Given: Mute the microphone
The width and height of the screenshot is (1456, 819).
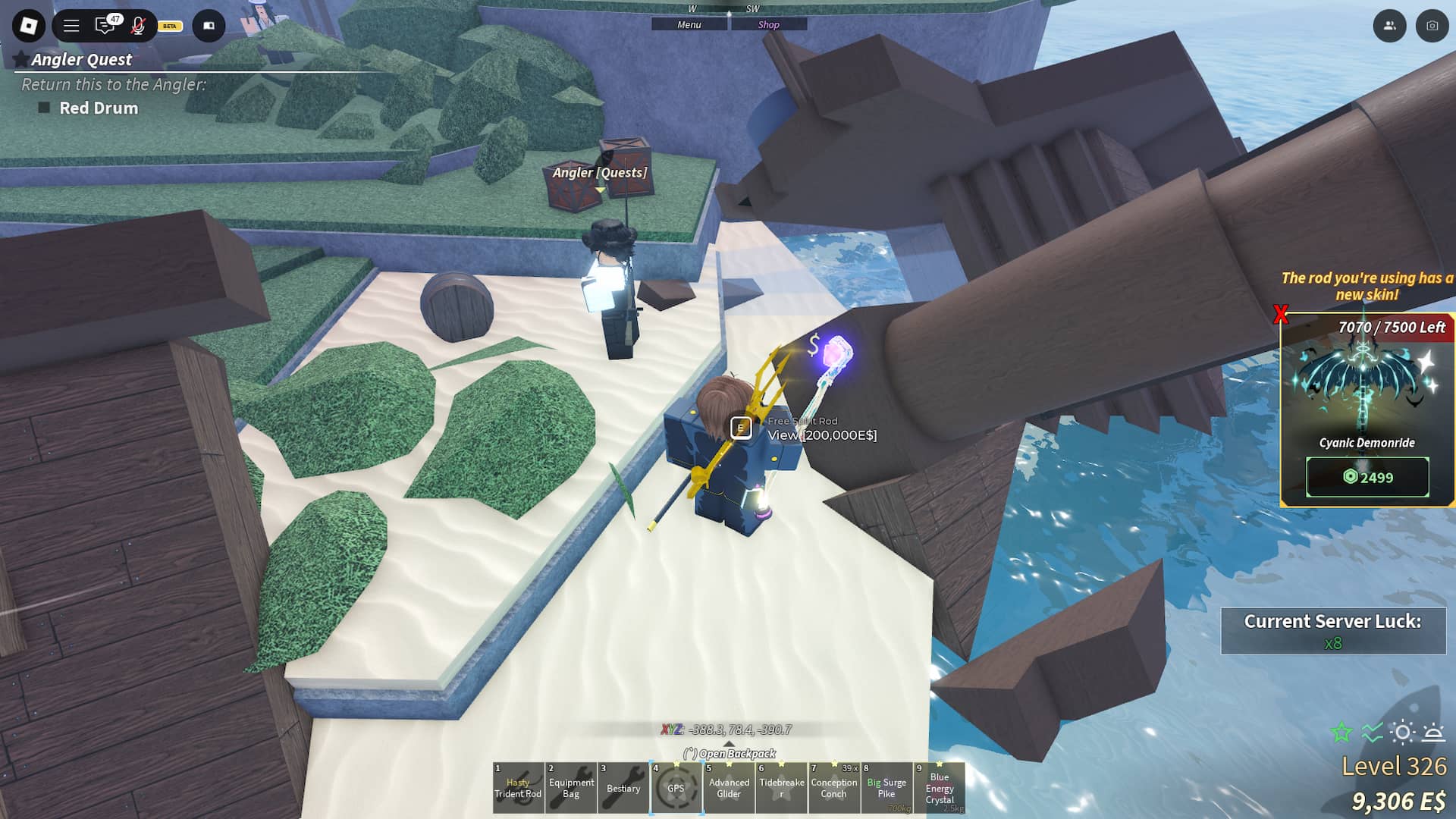Looking at the screenshot, I should (137, 26).
